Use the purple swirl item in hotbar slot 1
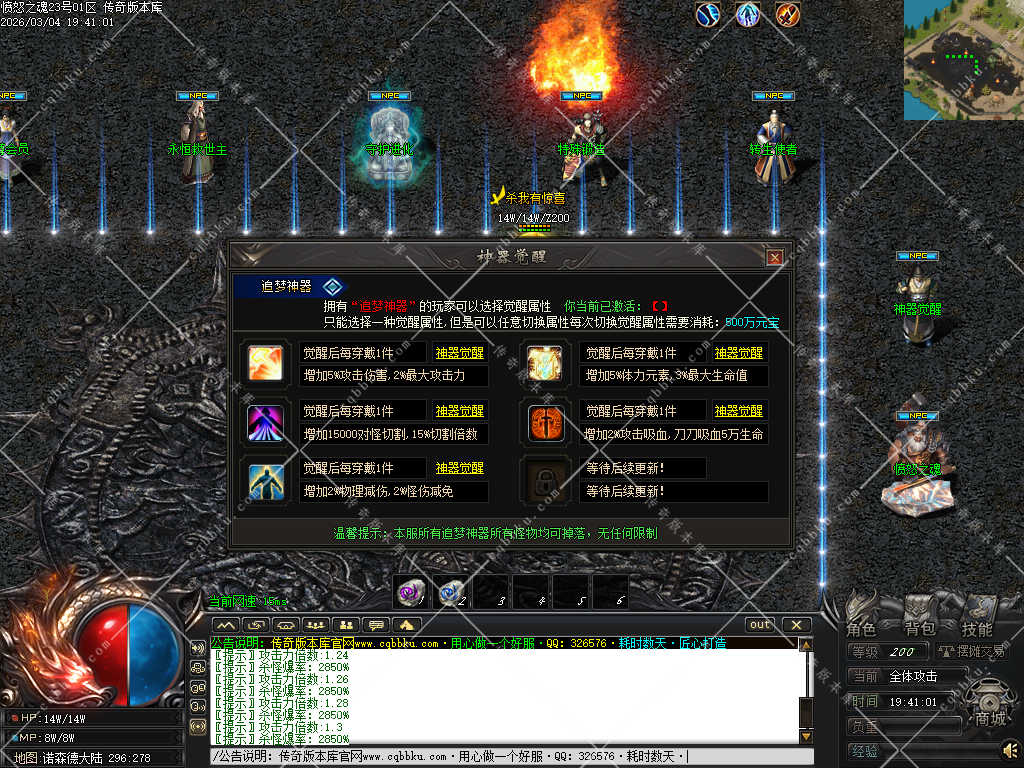 click(x=411, y=592)
